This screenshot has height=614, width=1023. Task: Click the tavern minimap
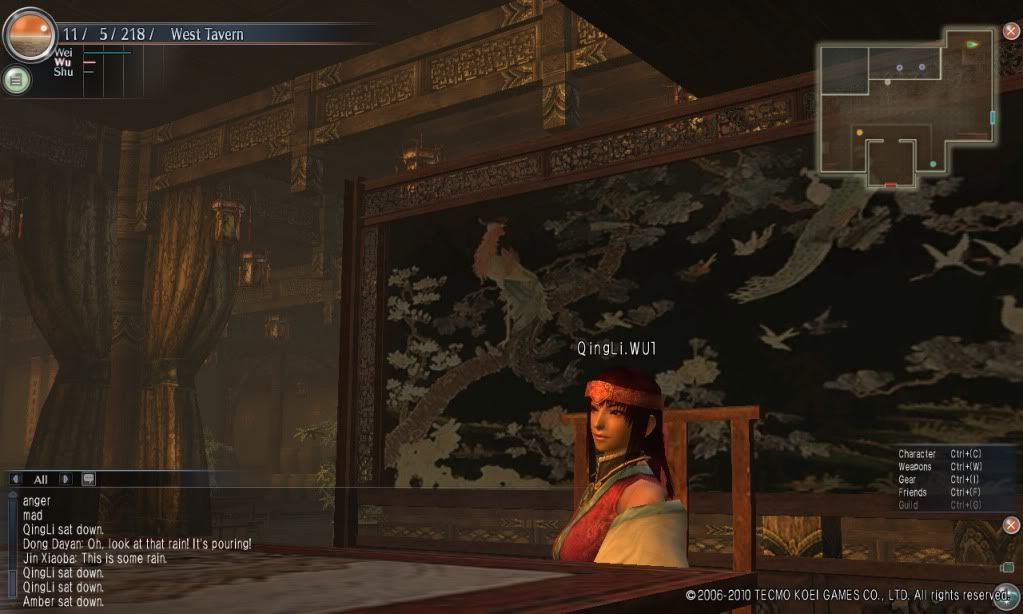pos(905,107)
